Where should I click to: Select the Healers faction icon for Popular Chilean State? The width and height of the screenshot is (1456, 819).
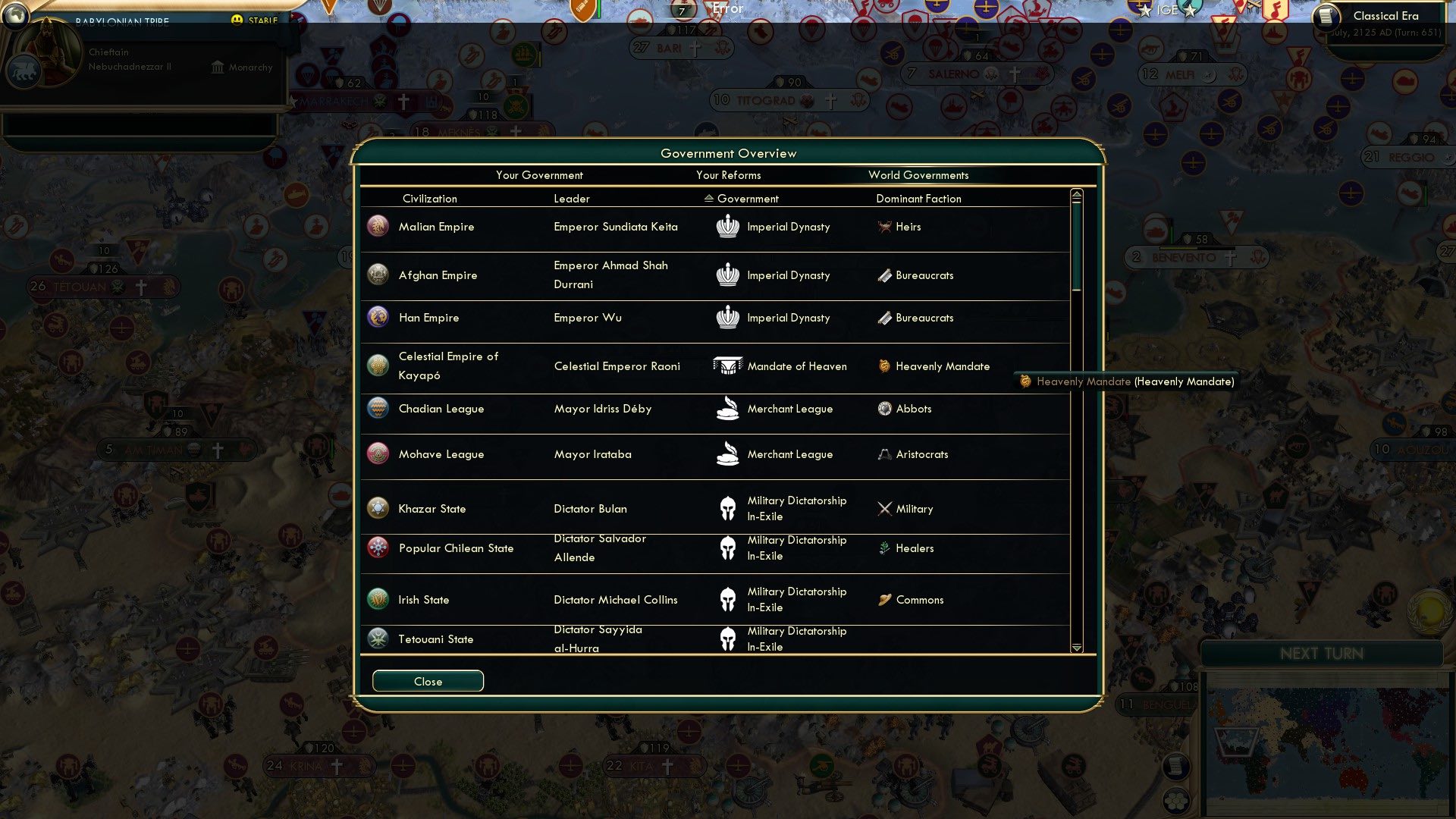click(x=884, y=548)
